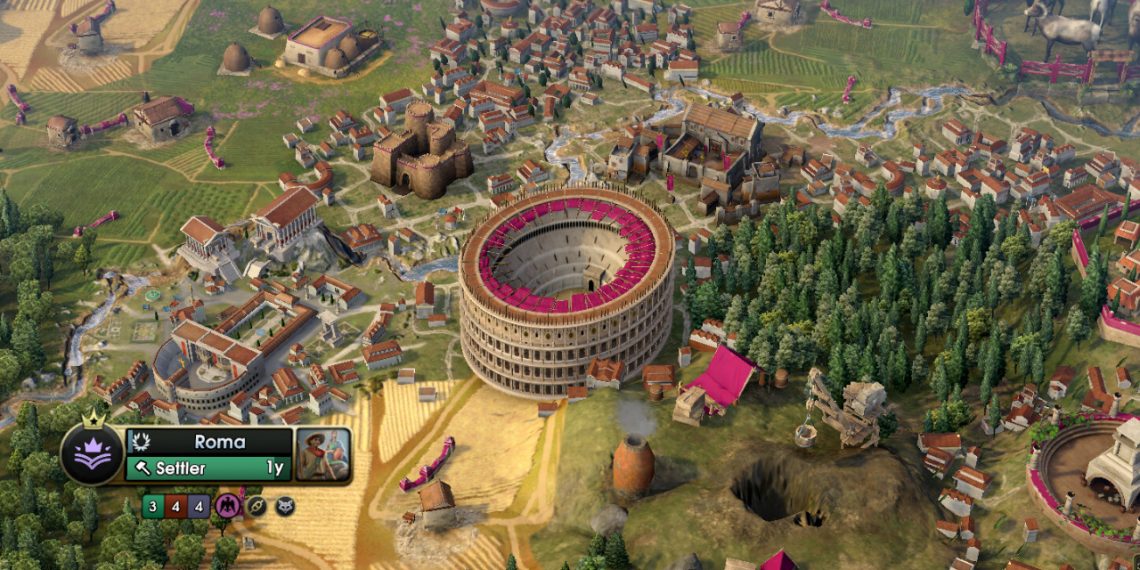
Task: Click the purple crown civilization emblem
Action: click(92, 452)
